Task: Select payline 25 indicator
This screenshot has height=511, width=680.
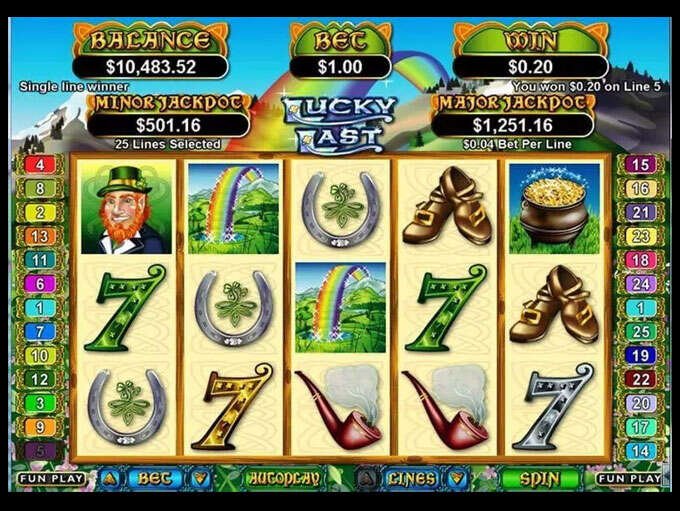Action: pyautogui.click(x=640, y=331)
